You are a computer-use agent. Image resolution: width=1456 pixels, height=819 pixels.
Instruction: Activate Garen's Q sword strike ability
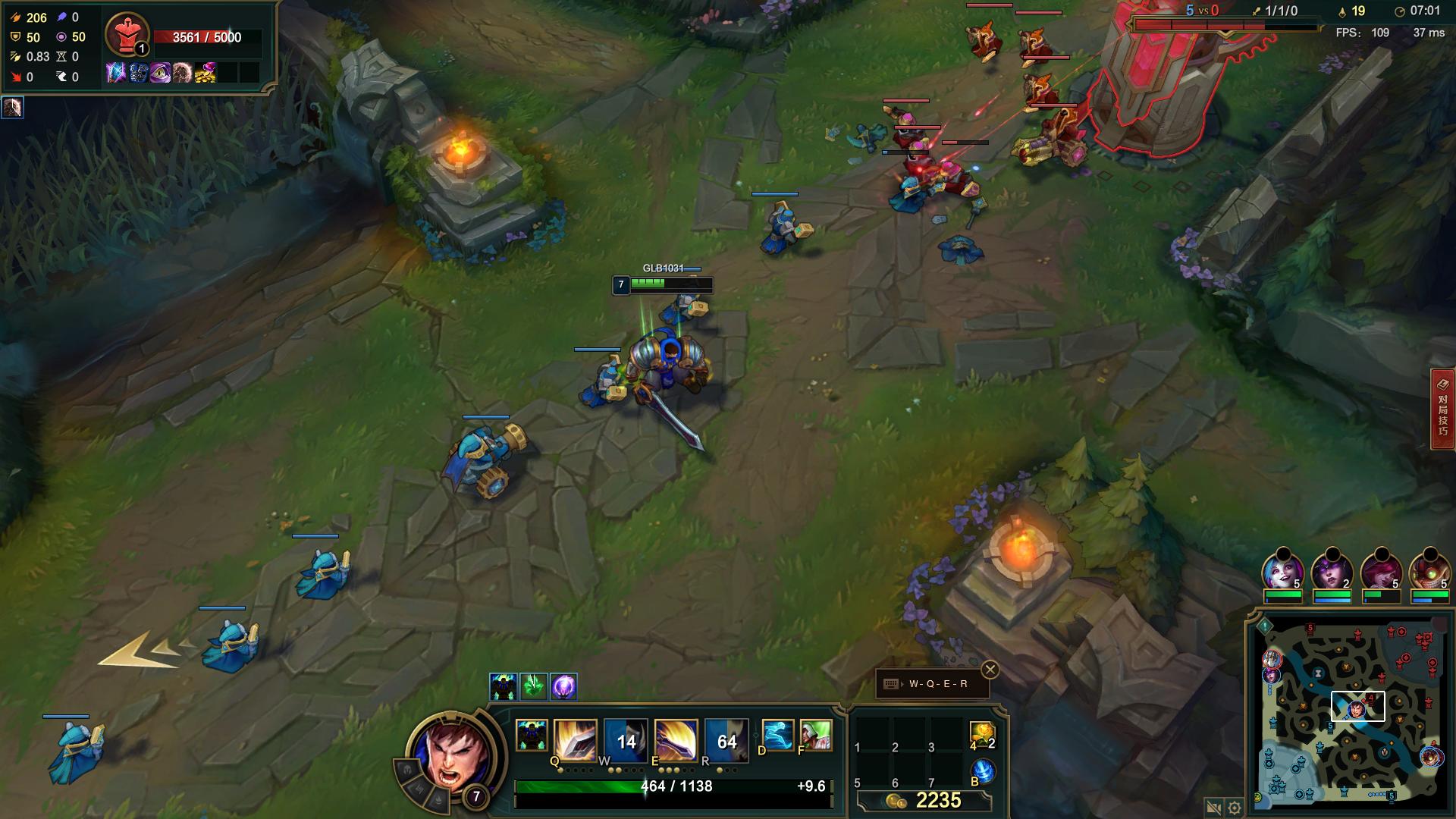[576, 739]
